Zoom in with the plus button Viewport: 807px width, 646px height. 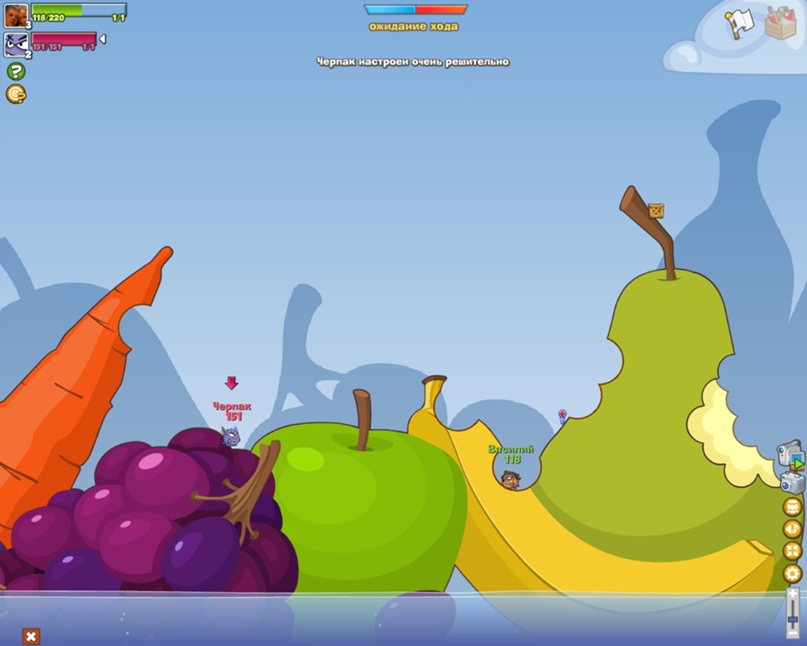pyautogui.click(x=793, y=593)
